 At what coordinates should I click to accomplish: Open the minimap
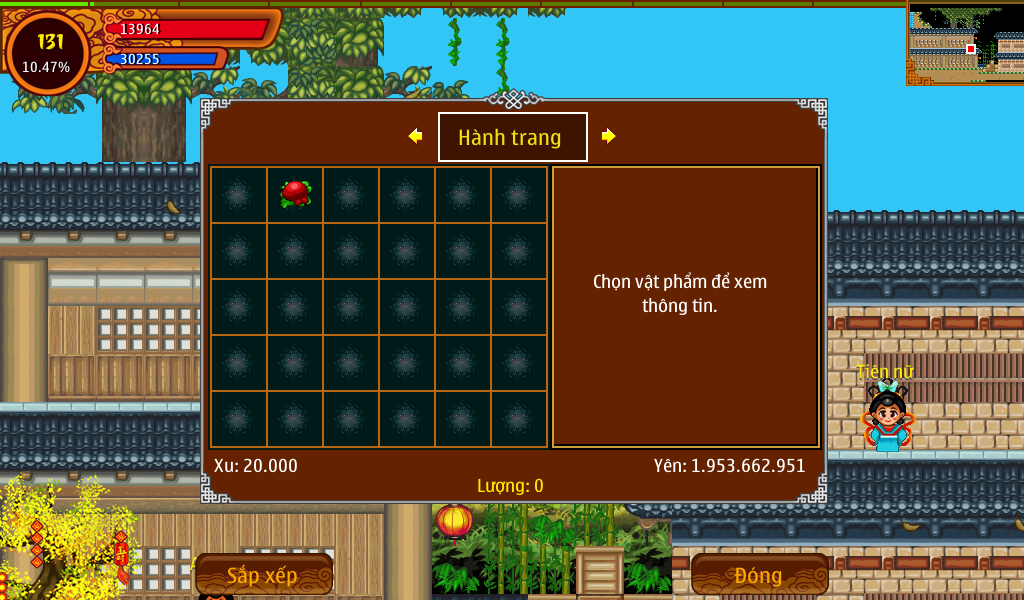point(965,42)
